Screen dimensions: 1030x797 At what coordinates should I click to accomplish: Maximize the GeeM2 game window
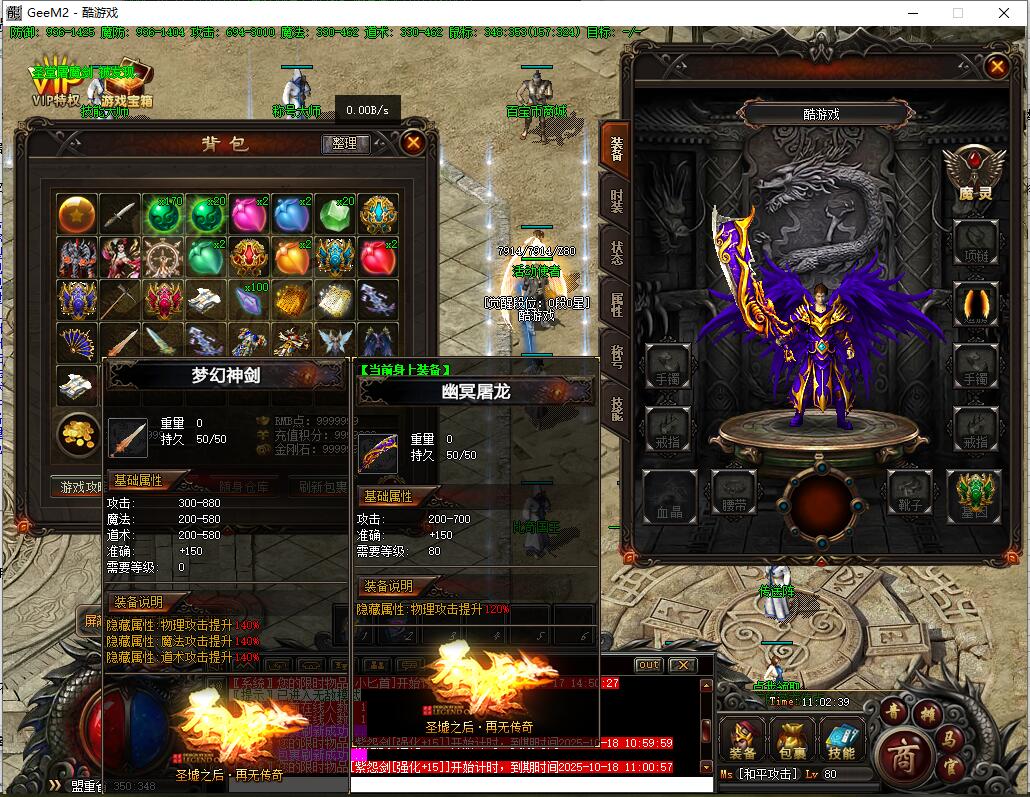click(x=957, y=13)
